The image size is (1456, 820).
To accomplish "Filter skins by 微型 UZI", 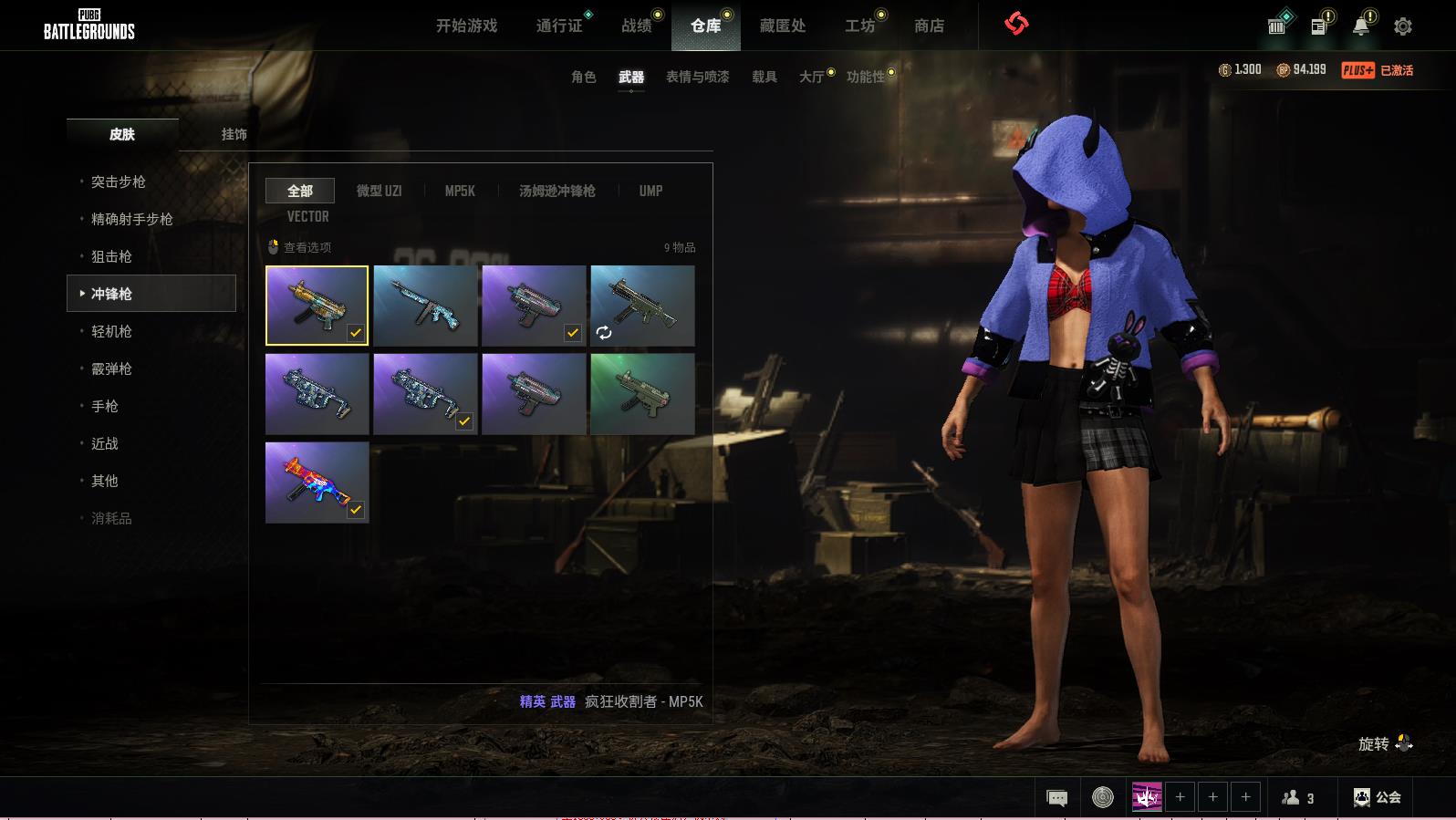I will [x=379, y=191].
